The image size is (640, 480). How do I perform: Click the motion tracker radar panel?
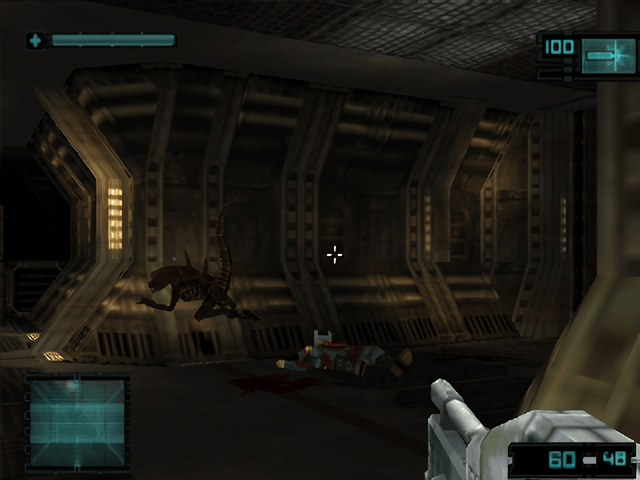tap(77, 424)
